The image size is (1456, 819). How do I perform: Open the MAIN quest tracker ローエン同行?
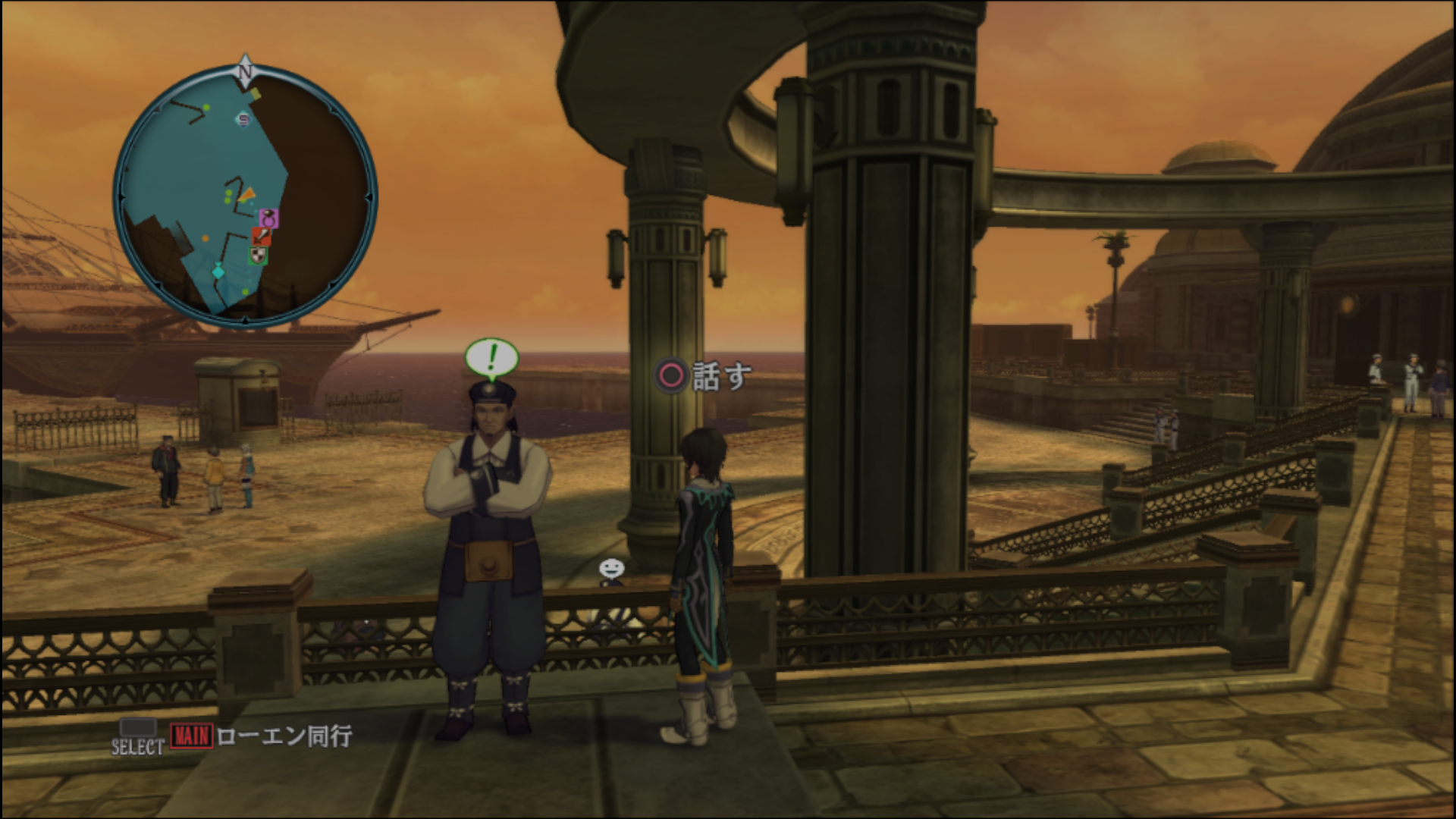pos(262,736)
